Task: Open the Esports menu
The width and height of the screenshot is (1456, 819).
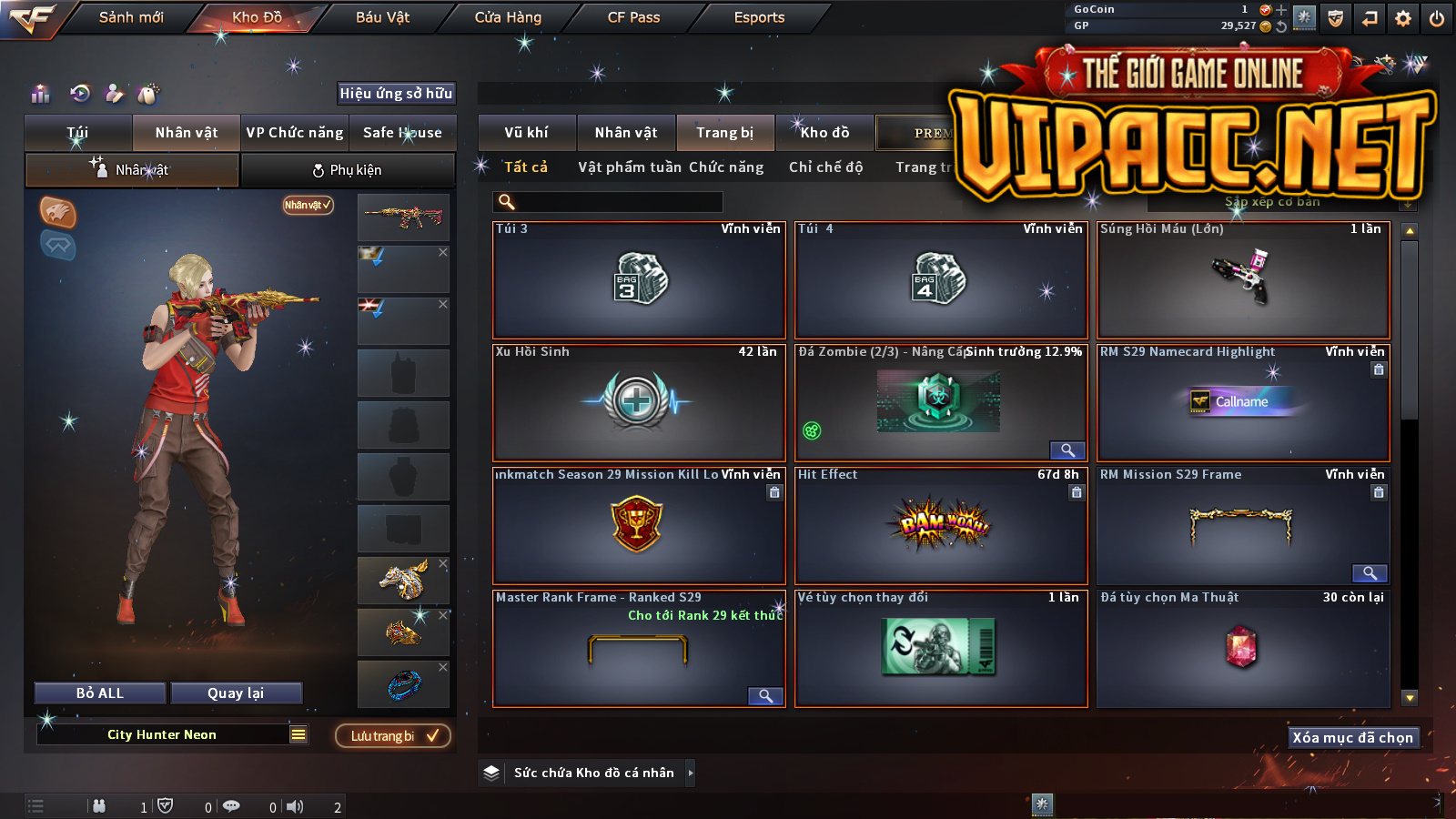Action: [x=759, y=17]
